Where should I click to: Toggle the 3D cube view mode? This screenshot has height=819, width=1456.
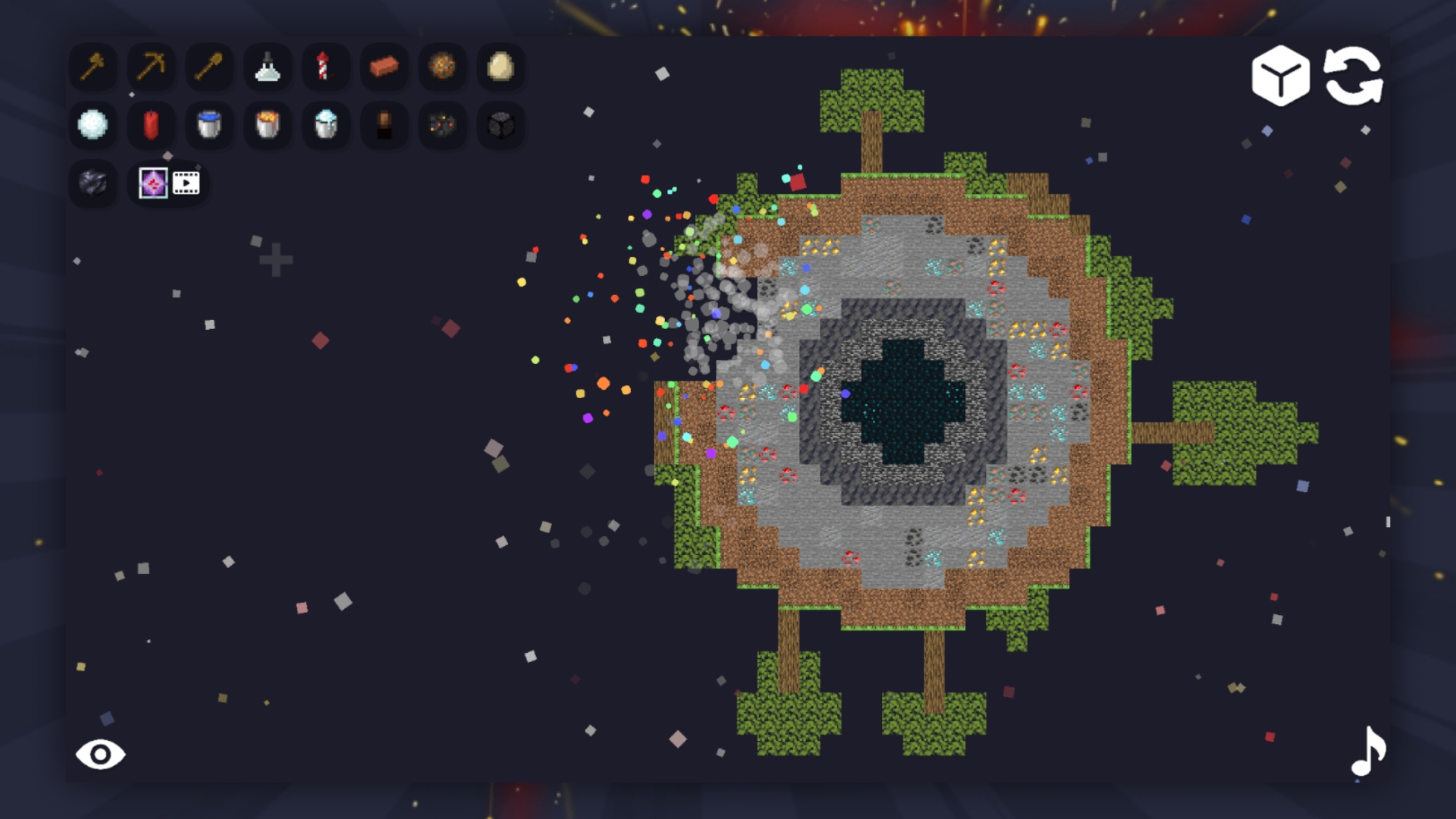pyautogui.click(x=1280, y=76)
